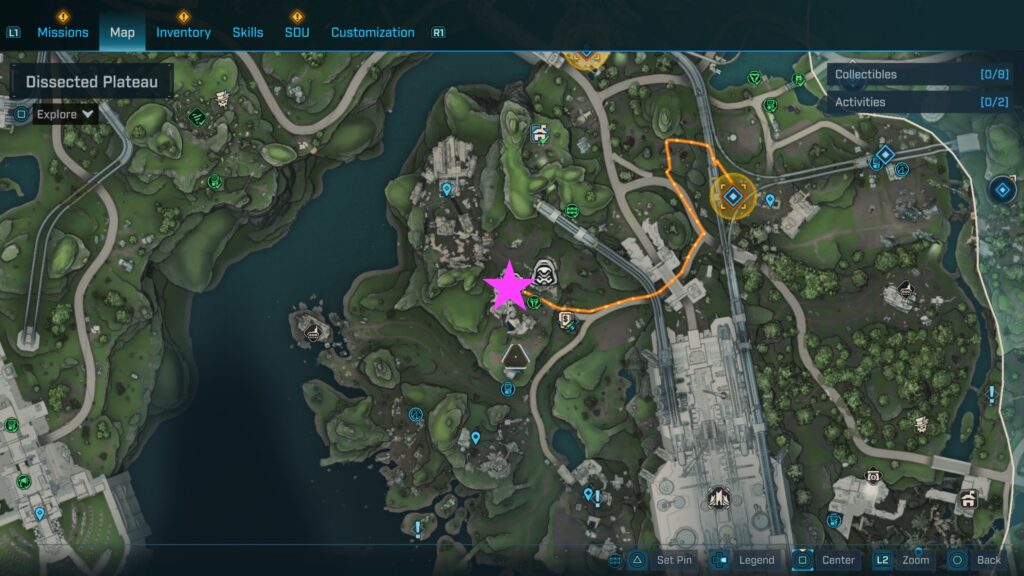Center the map view
This screenshot has width=1024, height=576.
click(x=825, y=560)
